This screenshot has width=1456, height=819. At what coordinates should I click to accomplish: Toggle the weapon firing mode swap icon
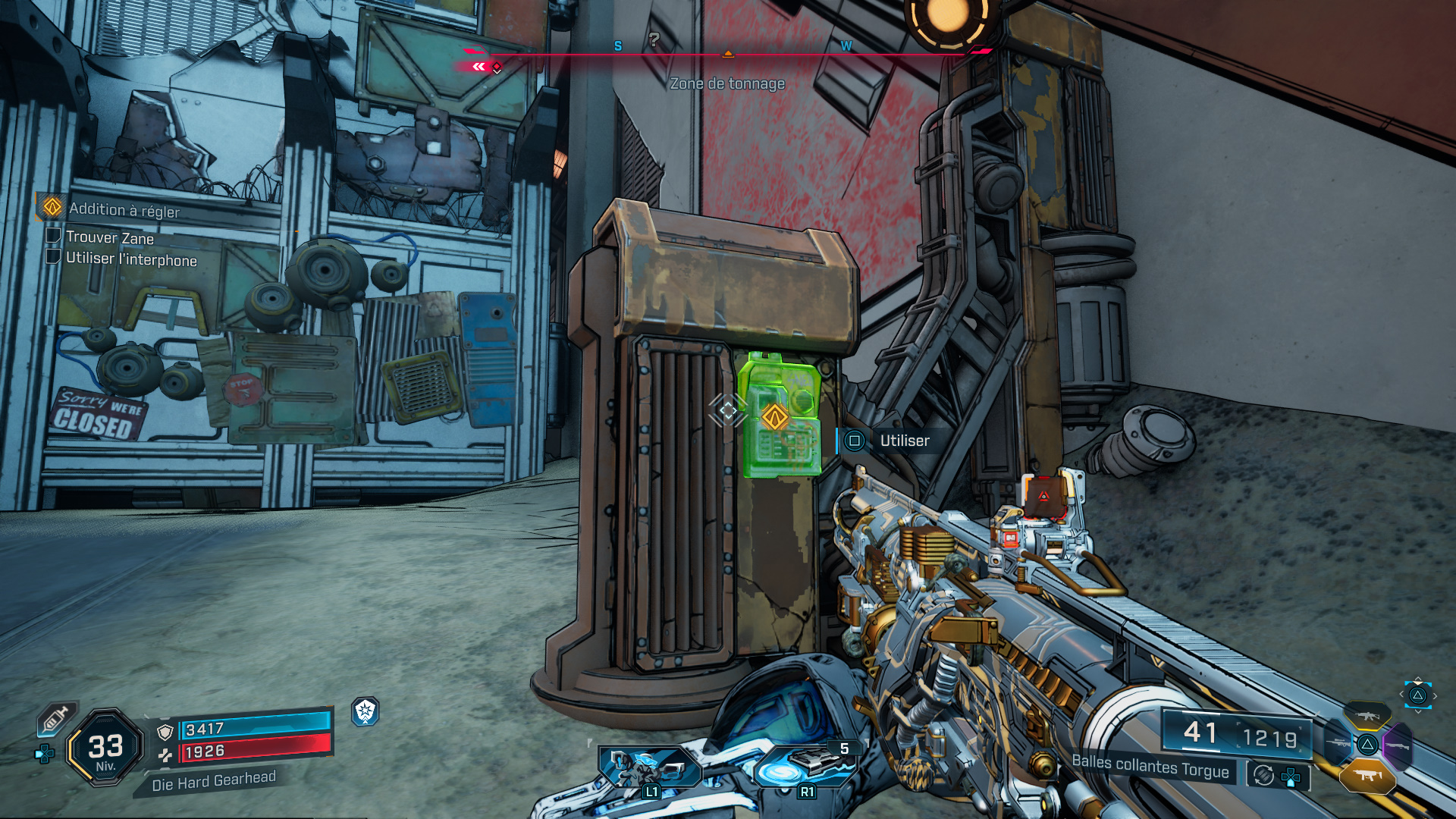pyautogui.click(x=1263, y=775)
